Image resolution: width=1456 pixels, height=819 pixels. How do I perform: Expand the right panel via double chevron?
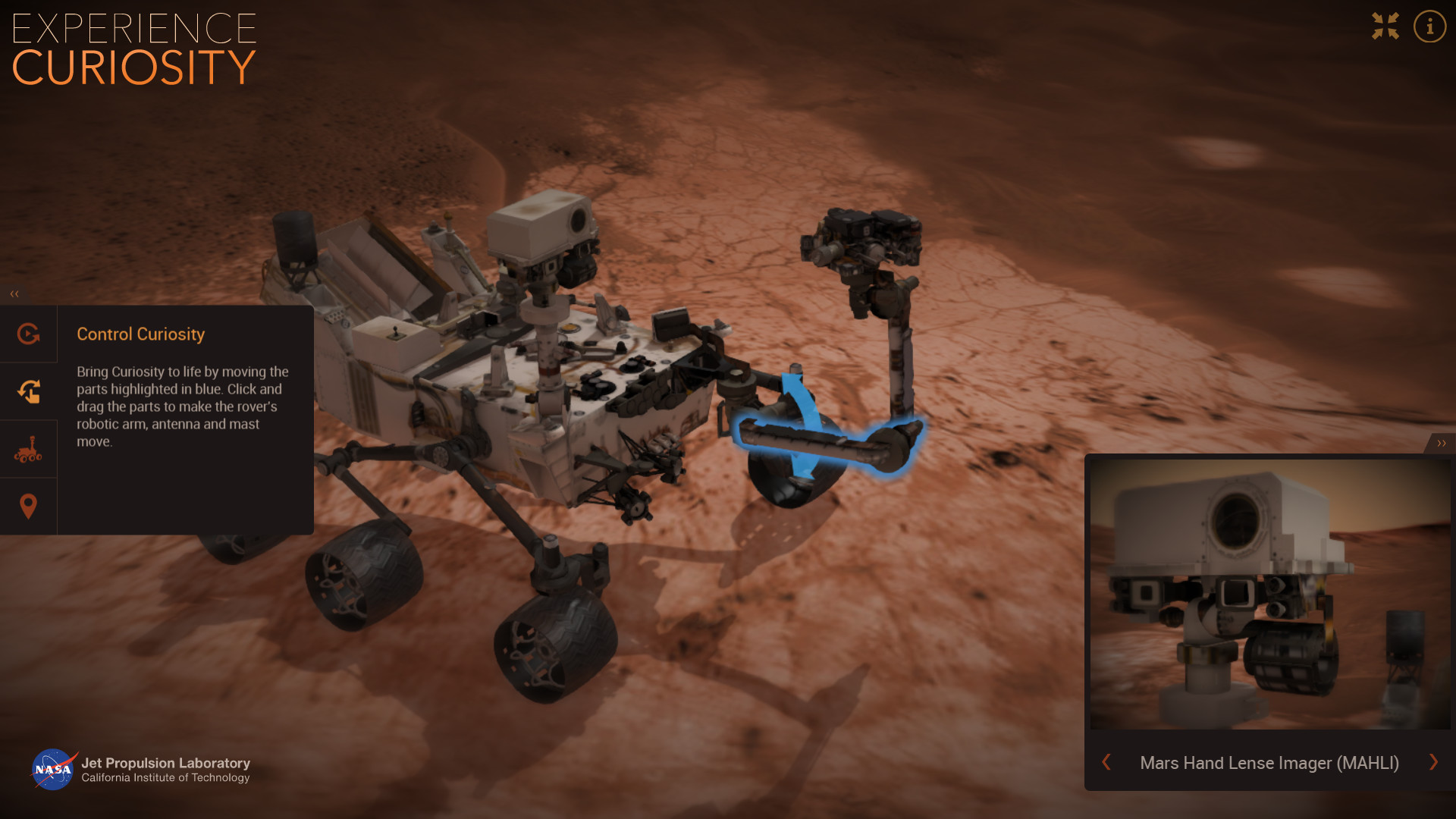(1442, 442)
